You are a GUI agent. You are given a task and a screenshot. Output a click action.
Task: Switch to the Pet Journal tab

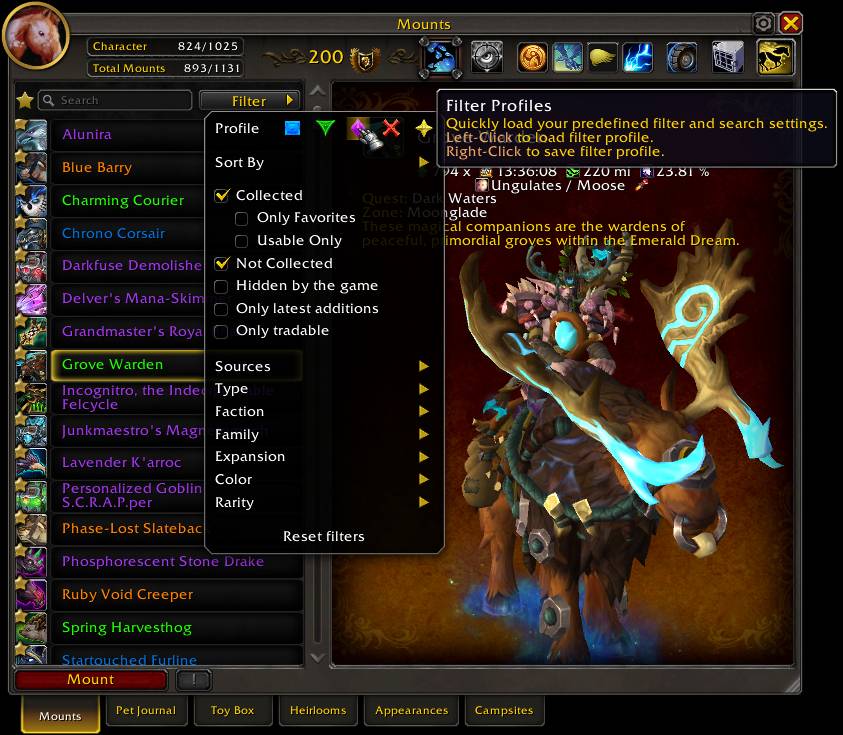(146, 711)
